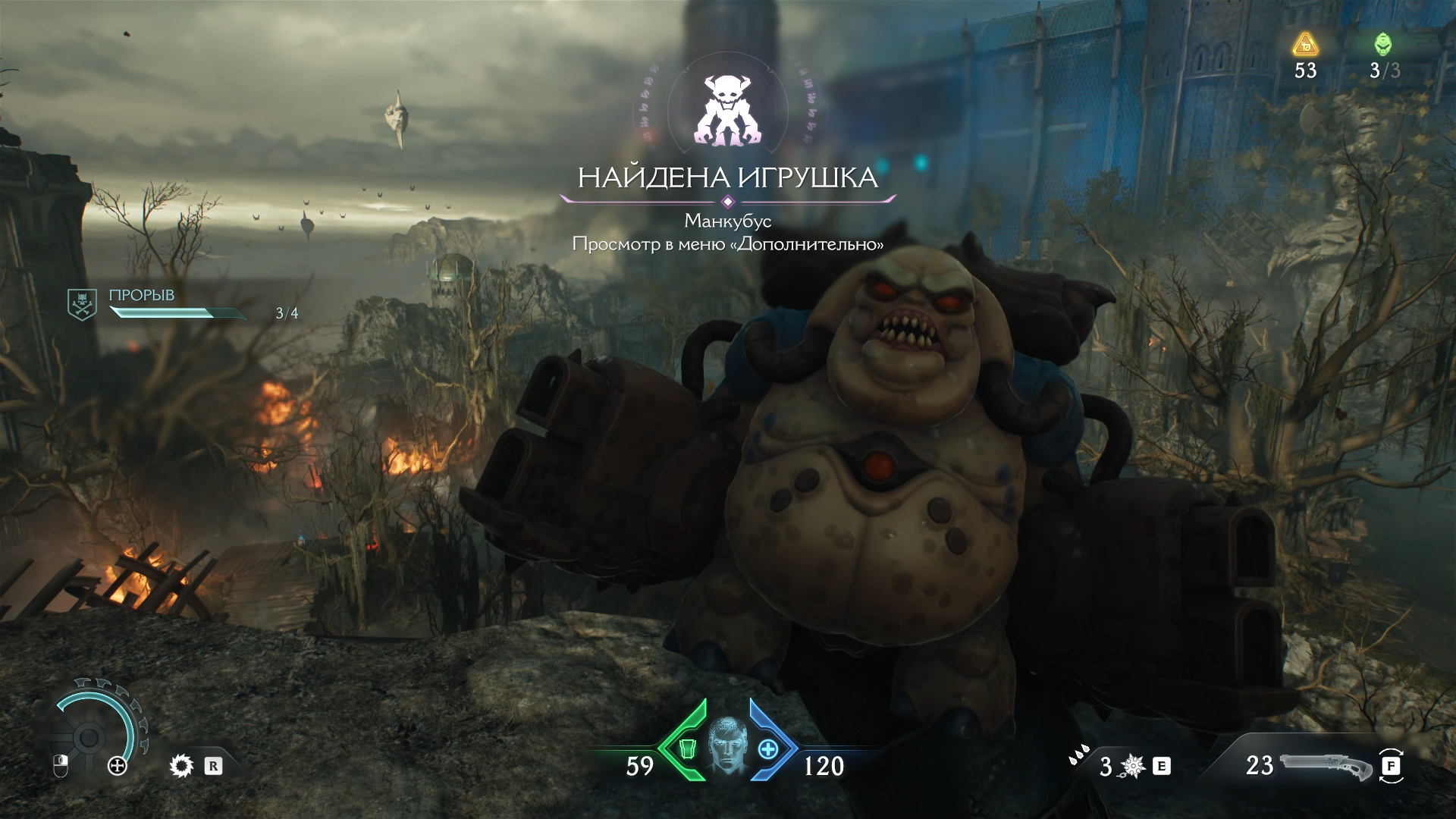Click the green life sigil icon

(x=1384, y=45)
